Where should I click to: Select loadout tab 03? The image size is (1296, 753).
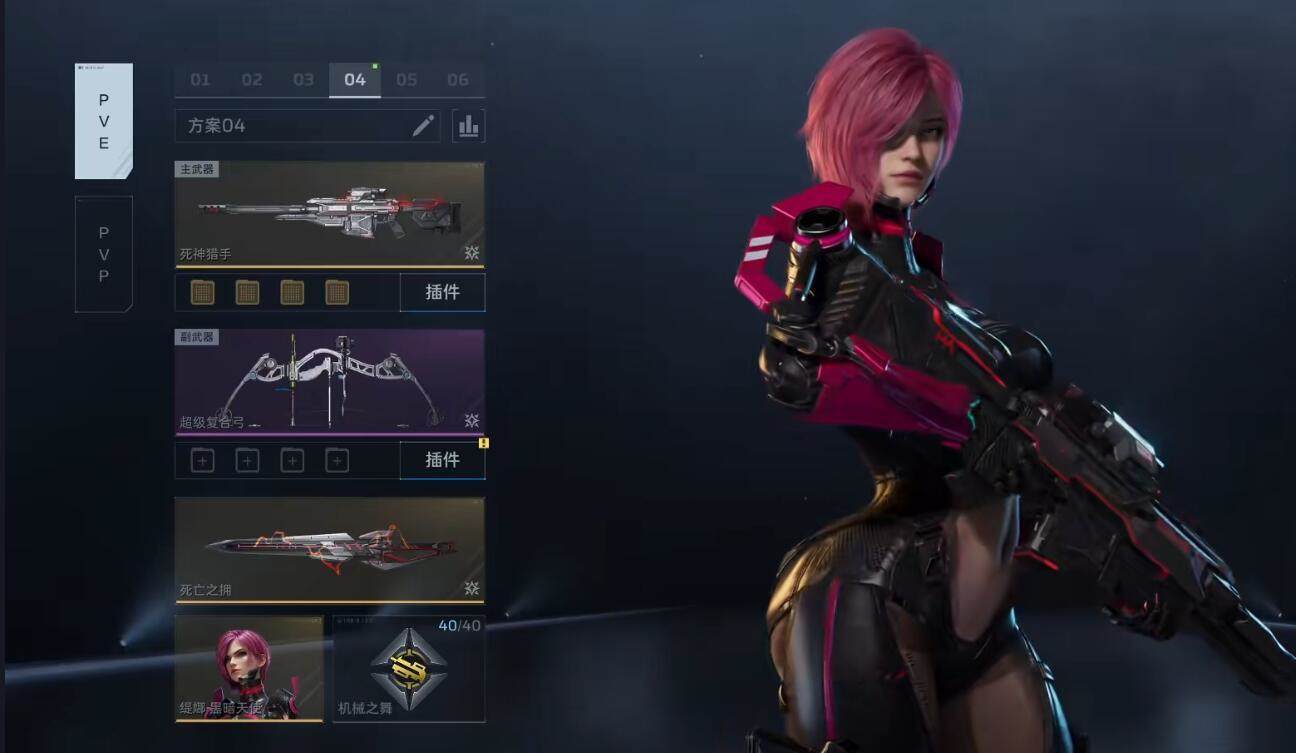click(x=303, y=80)
